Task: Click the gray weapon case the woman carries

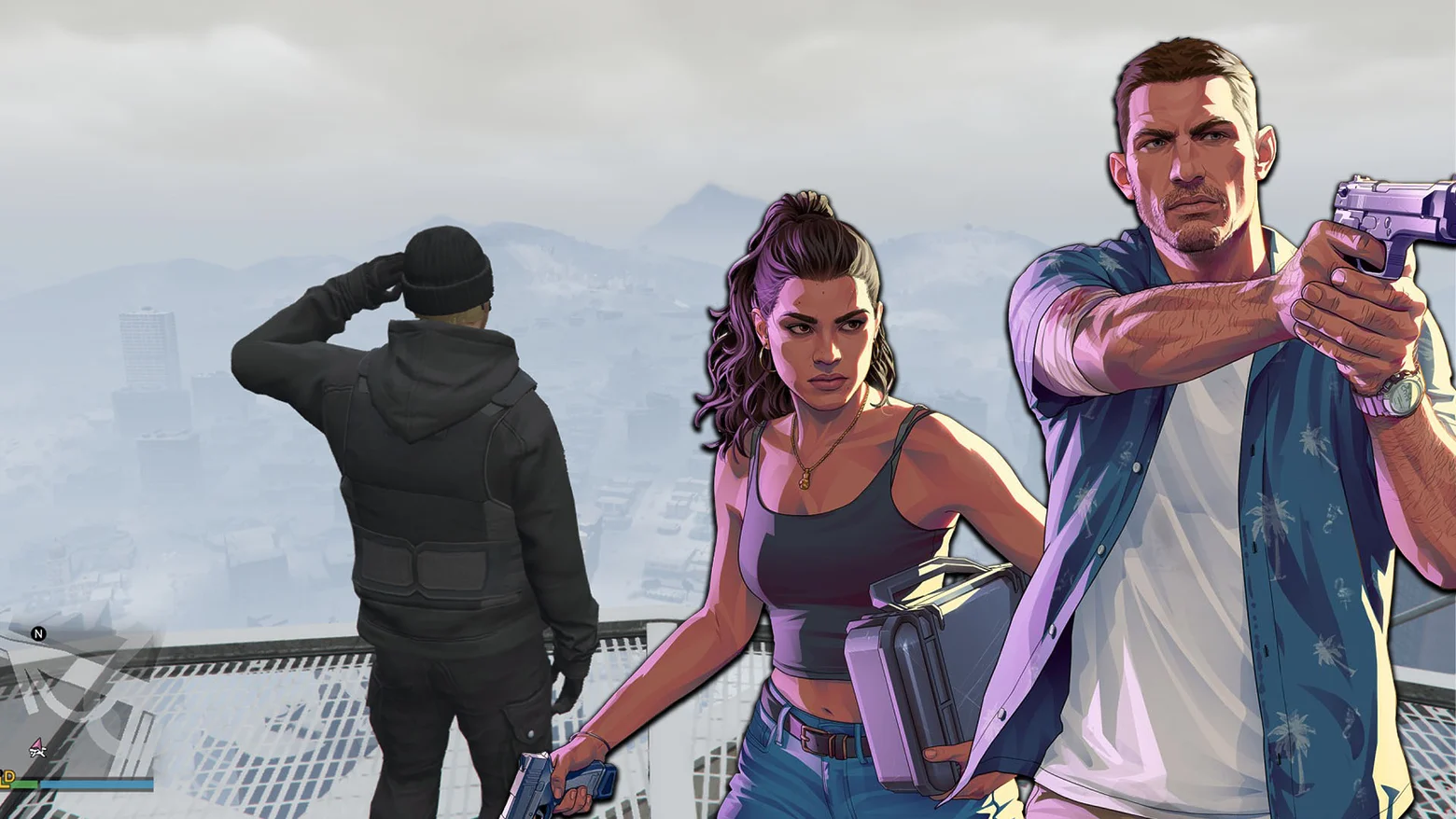Action: 933,653
